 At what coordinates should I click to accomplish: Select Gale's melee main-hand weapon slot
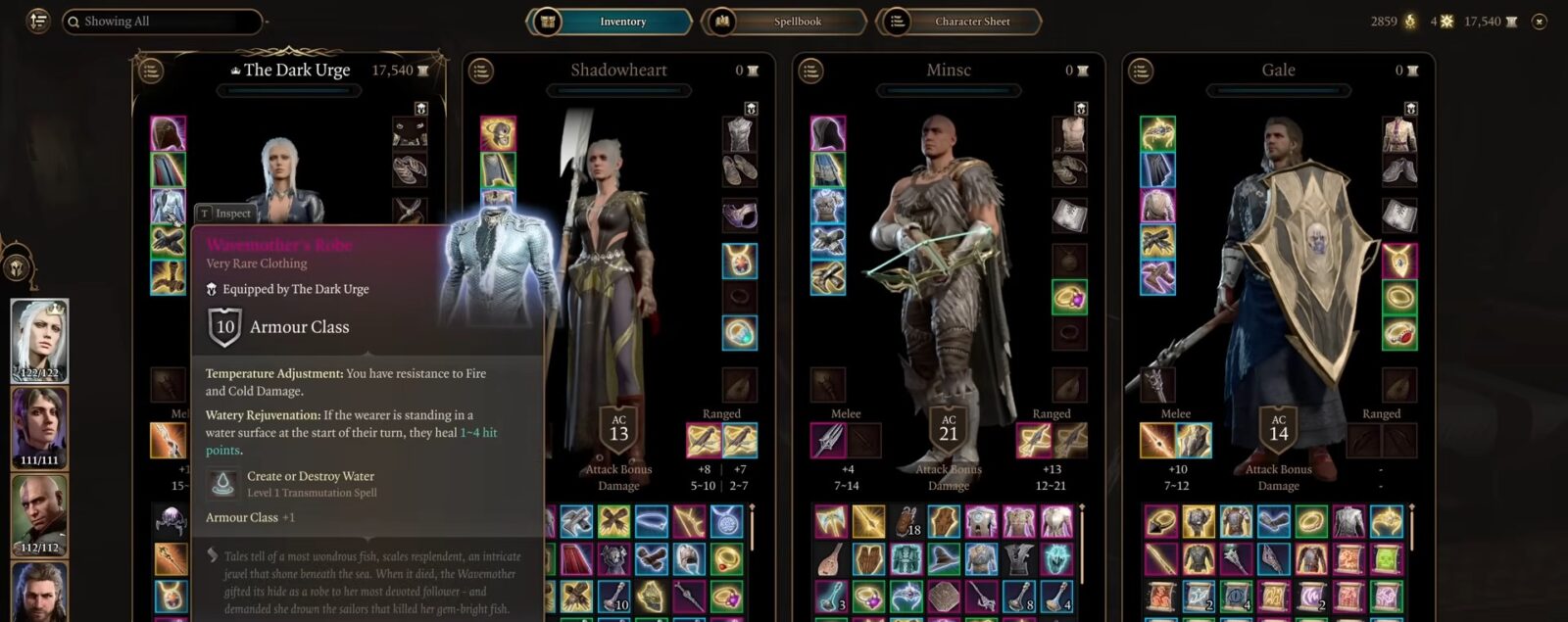click(x=1158, y=441)
